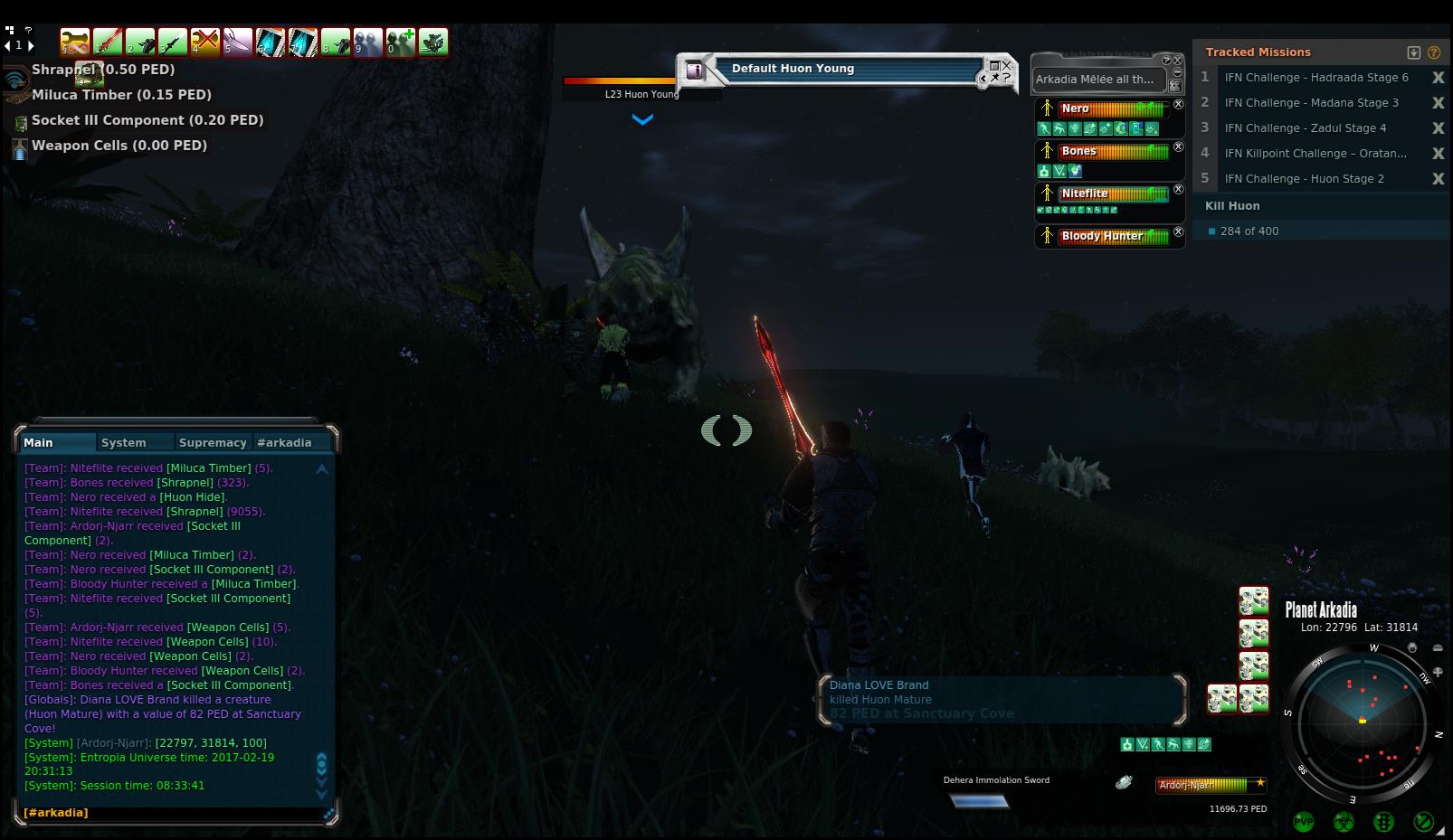
Task: Click the chat input field
Action: click(172, 813)
